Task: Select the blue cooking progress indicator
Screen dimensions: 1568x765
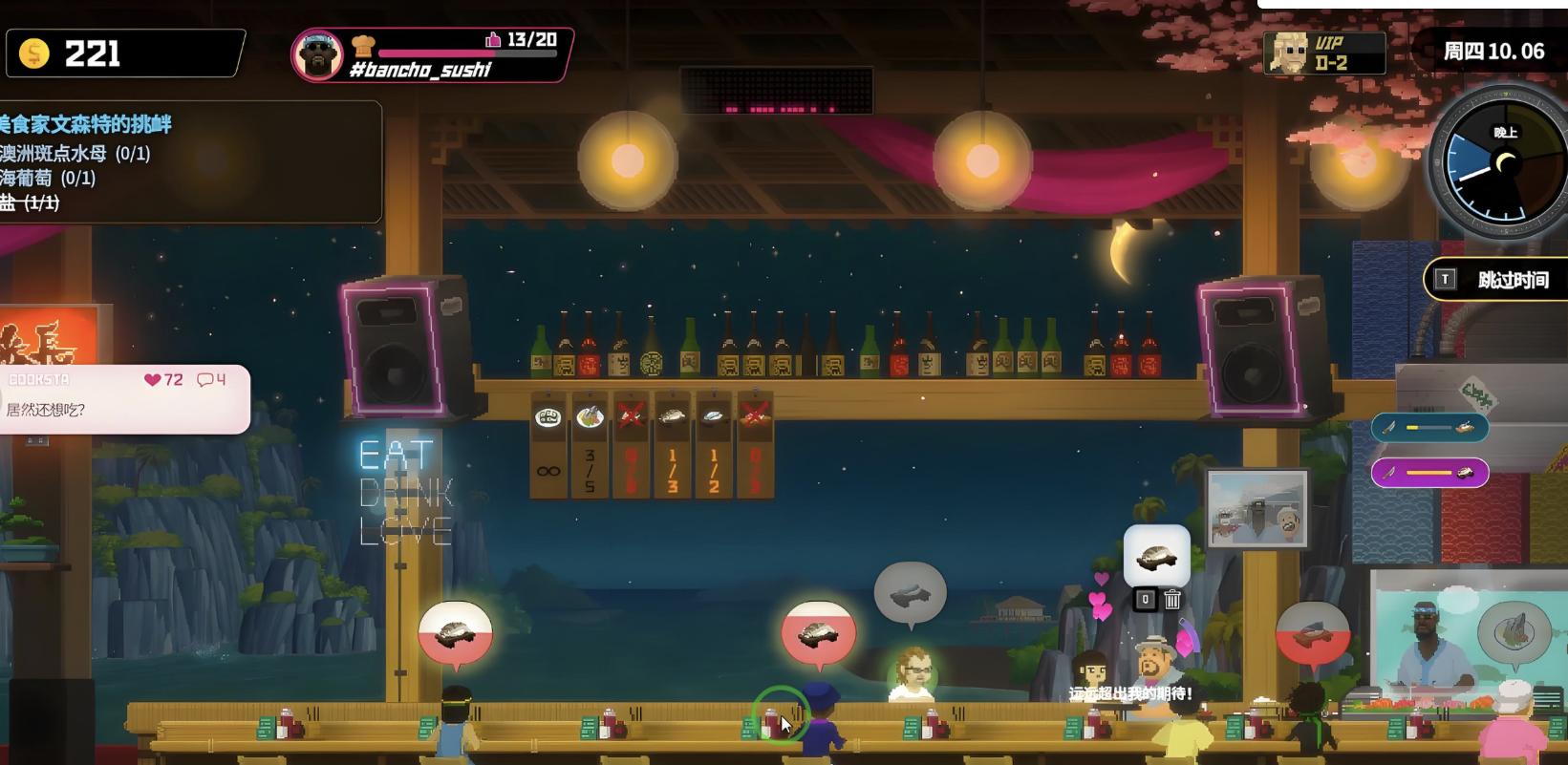Action: (1429, 427)
